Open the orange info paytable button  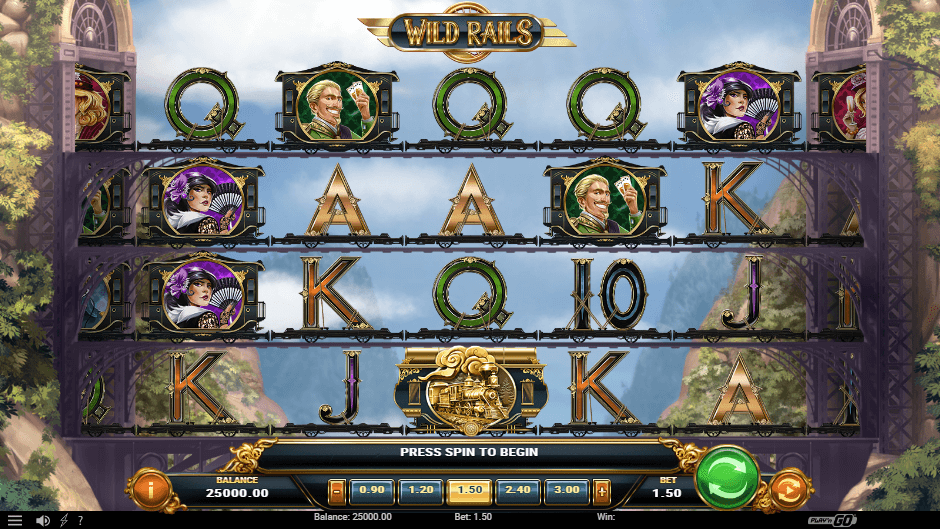point(150,491)
